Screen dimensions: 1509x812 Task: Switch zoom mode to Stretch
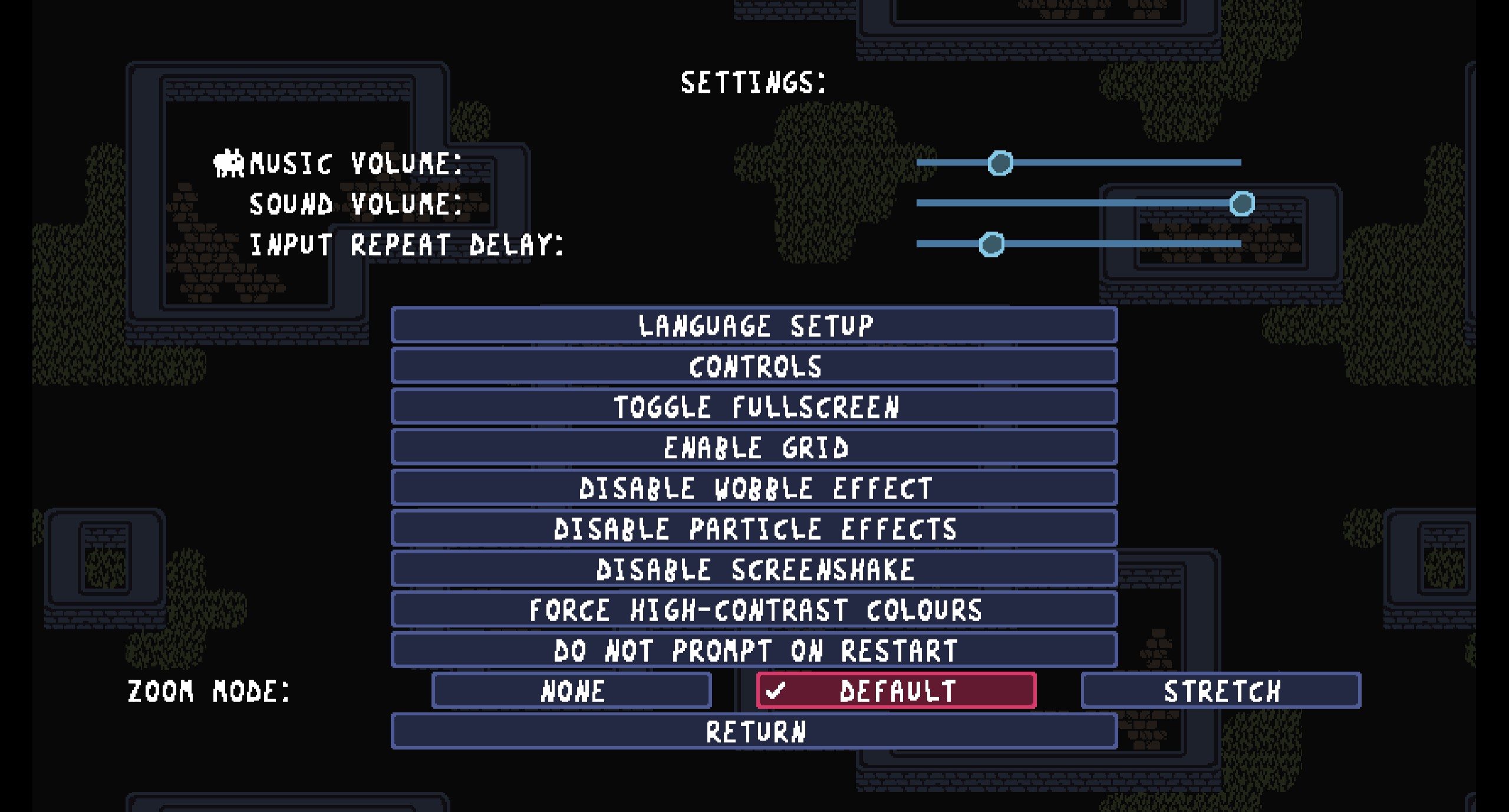coord(1221,691)
